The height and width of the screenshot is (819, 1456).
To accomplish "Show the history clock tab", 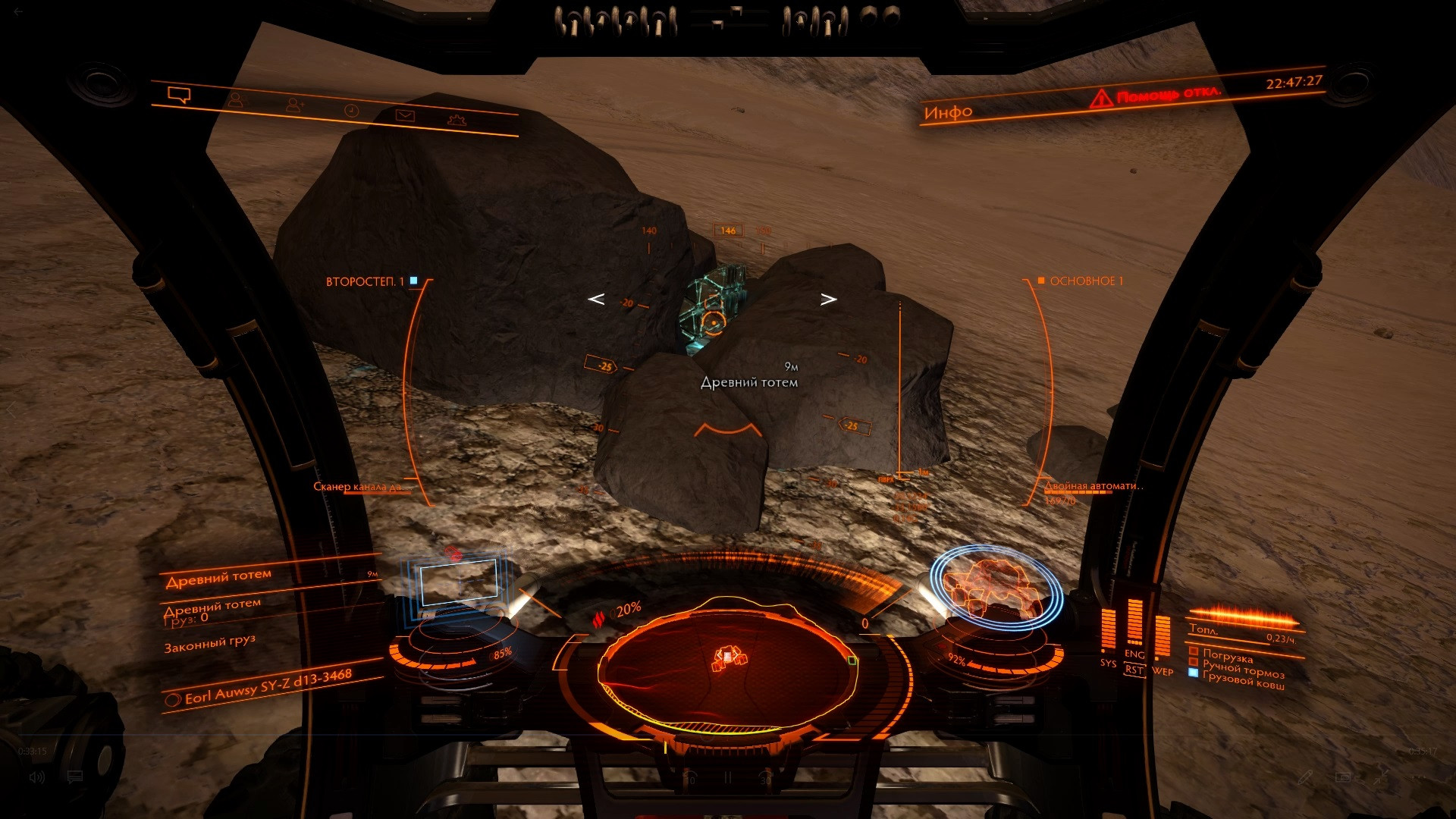I will click(351, 111).
